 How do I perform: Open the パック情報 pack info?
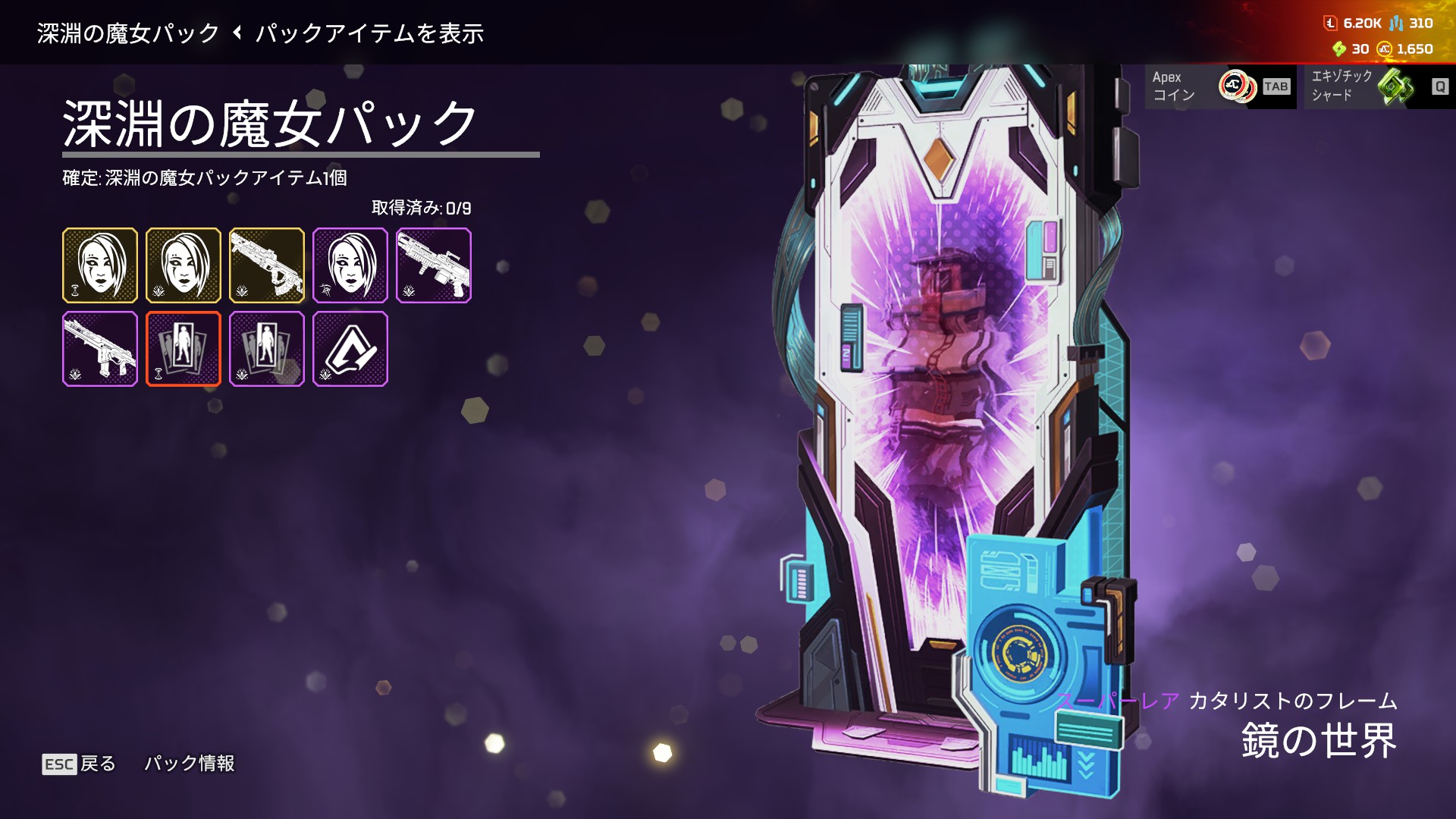[x=189, y=763]
